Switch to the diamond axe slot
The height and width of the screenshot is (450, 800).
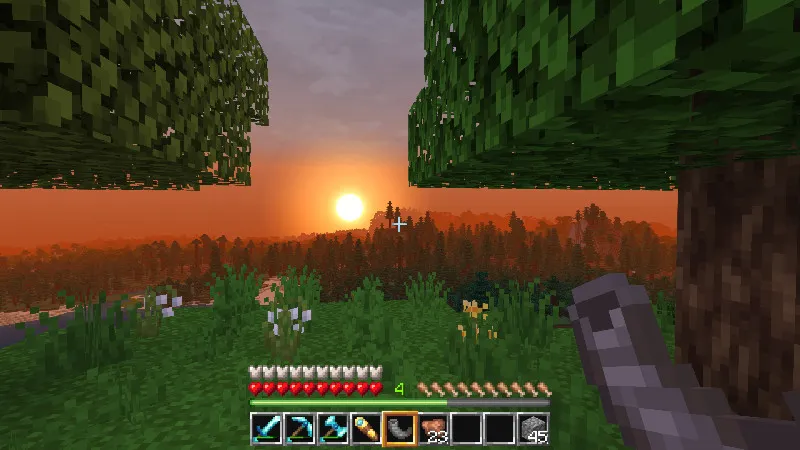(x=332, y=429)
